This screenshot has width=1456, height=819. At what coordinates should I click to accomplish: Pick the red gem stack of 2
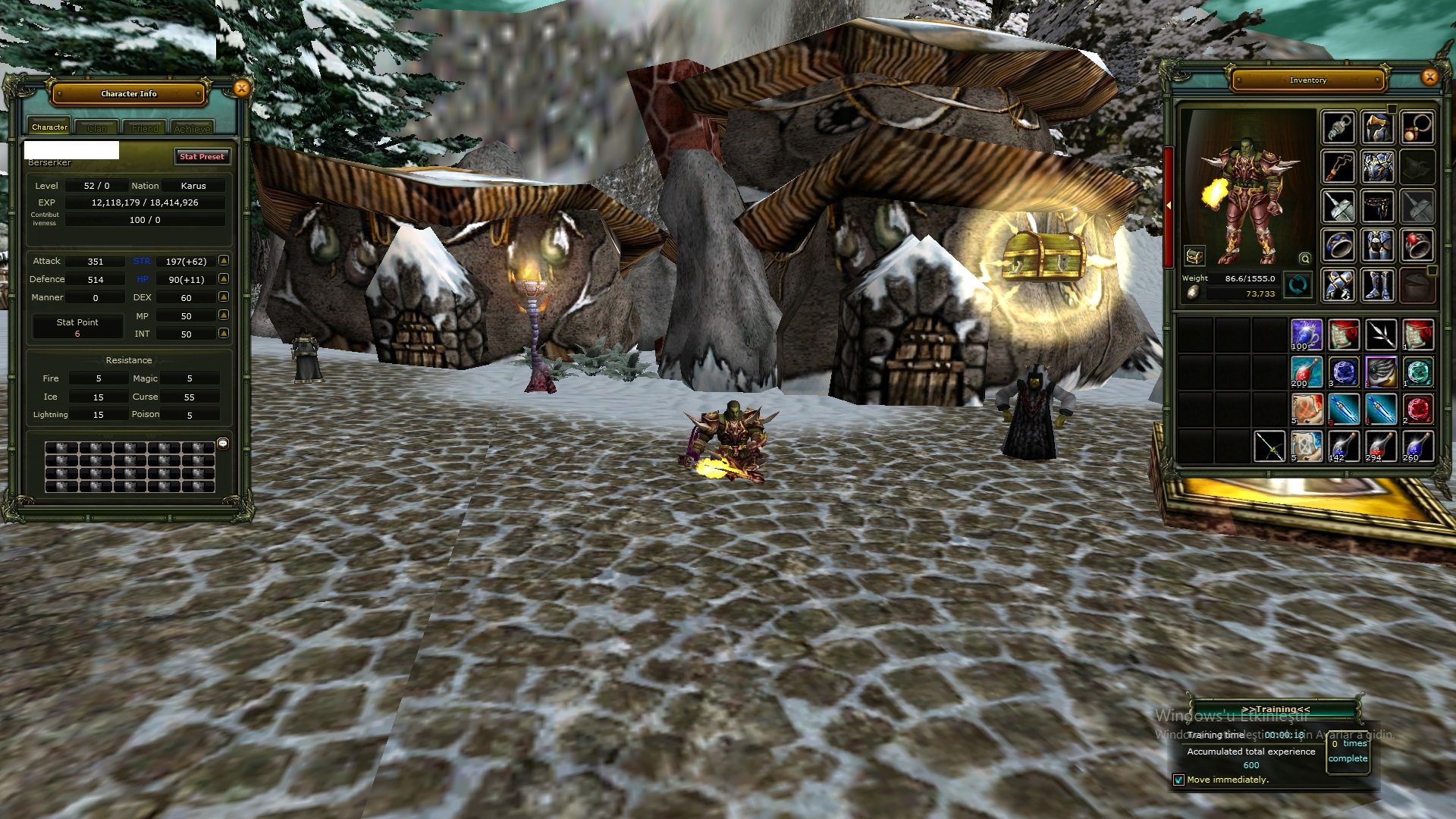[1417, 409]
